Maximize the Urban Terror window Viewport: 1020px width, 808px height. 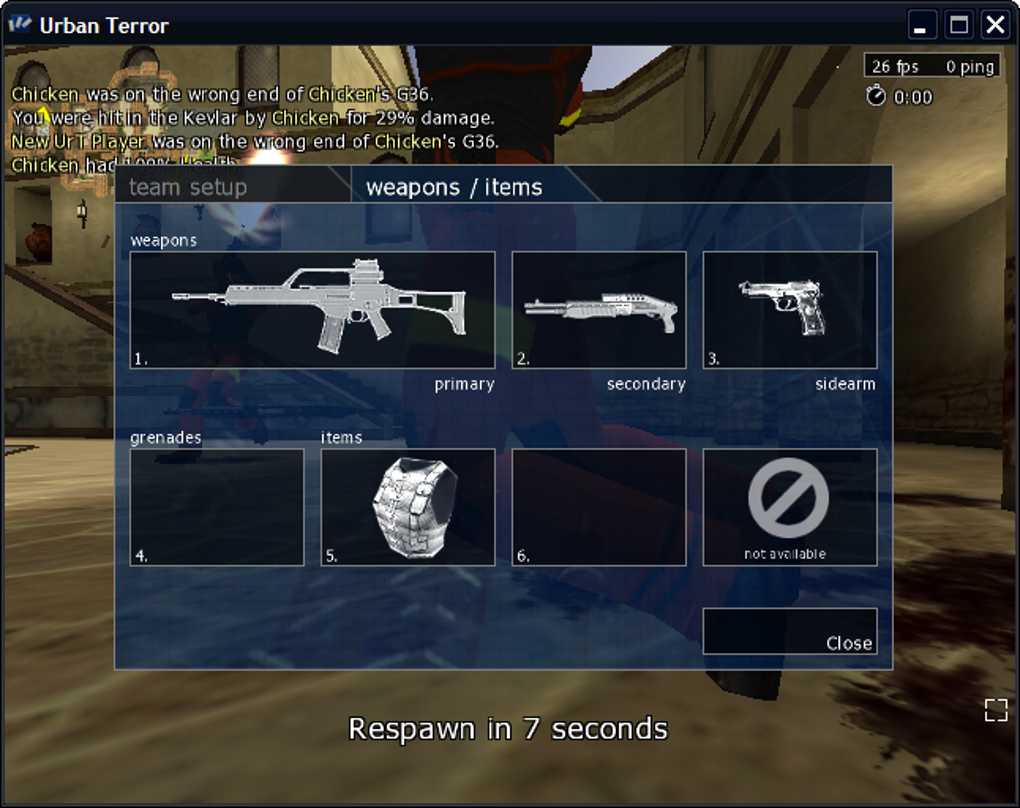pos(958,25)
